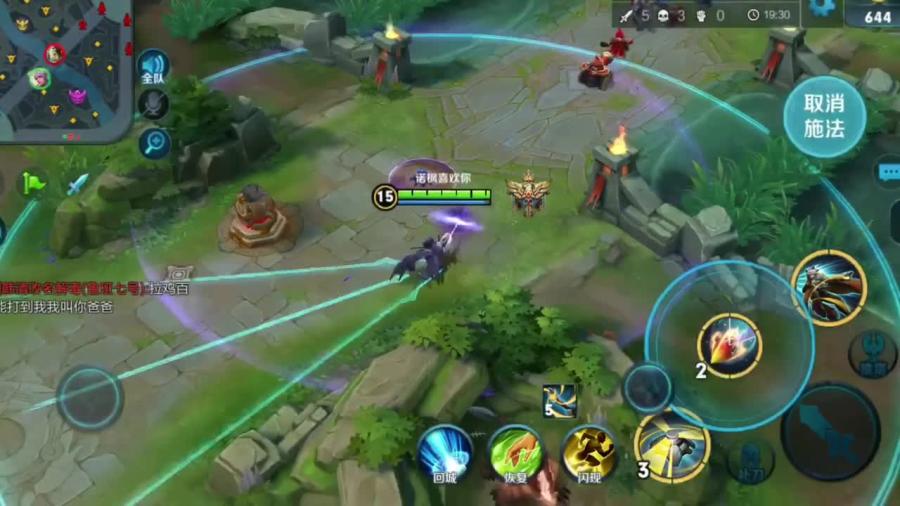Send the green flag signal
Image resolution: width=900 pixels, height=506 pixels.
35,183
